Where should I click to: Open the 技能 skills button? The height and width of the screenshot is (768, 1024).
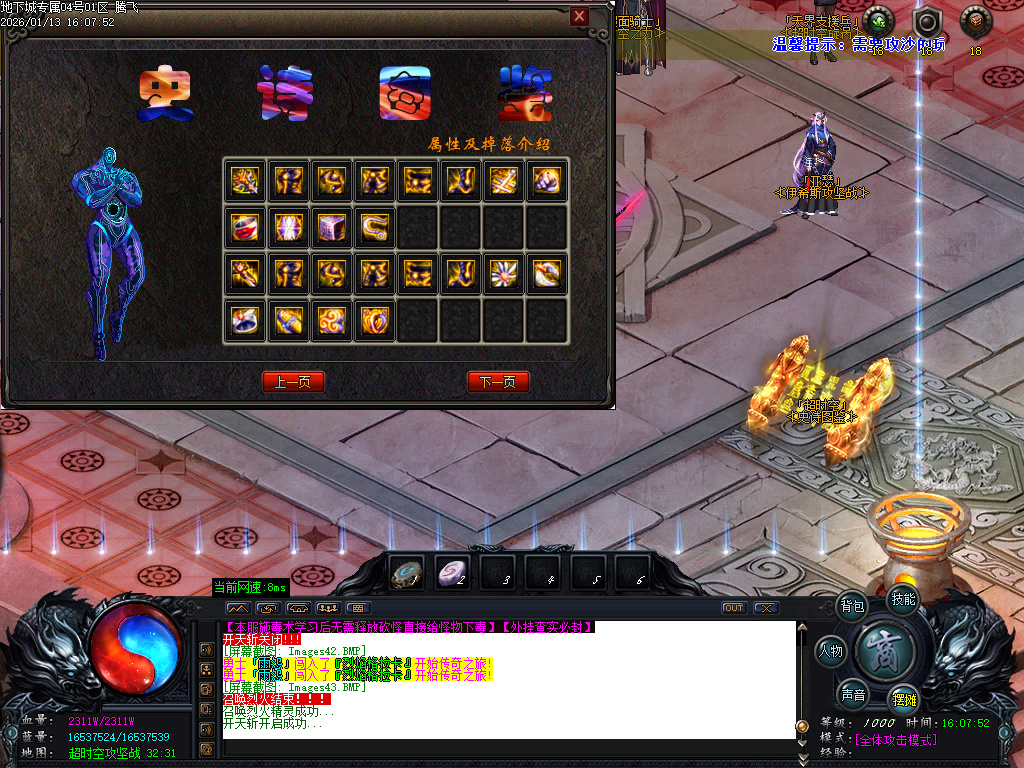(902, 599)
